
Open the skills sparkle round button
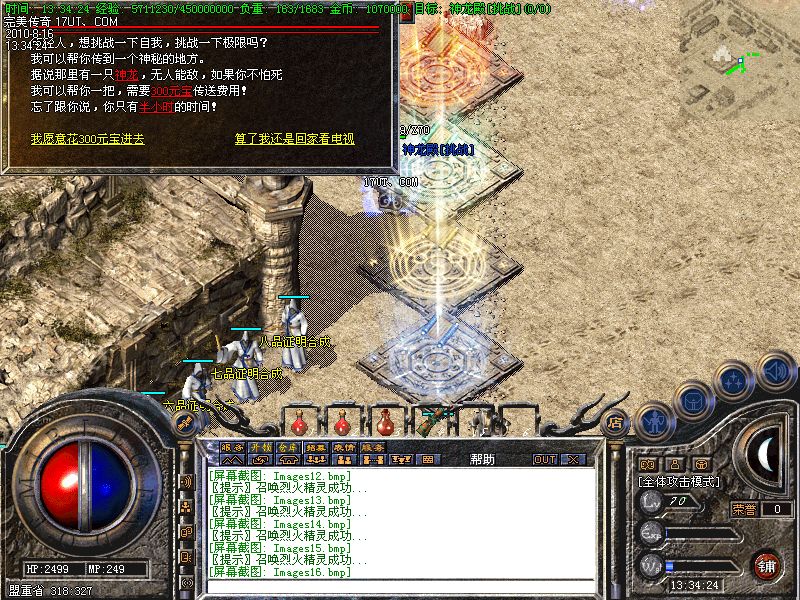[x=735, y=381]
